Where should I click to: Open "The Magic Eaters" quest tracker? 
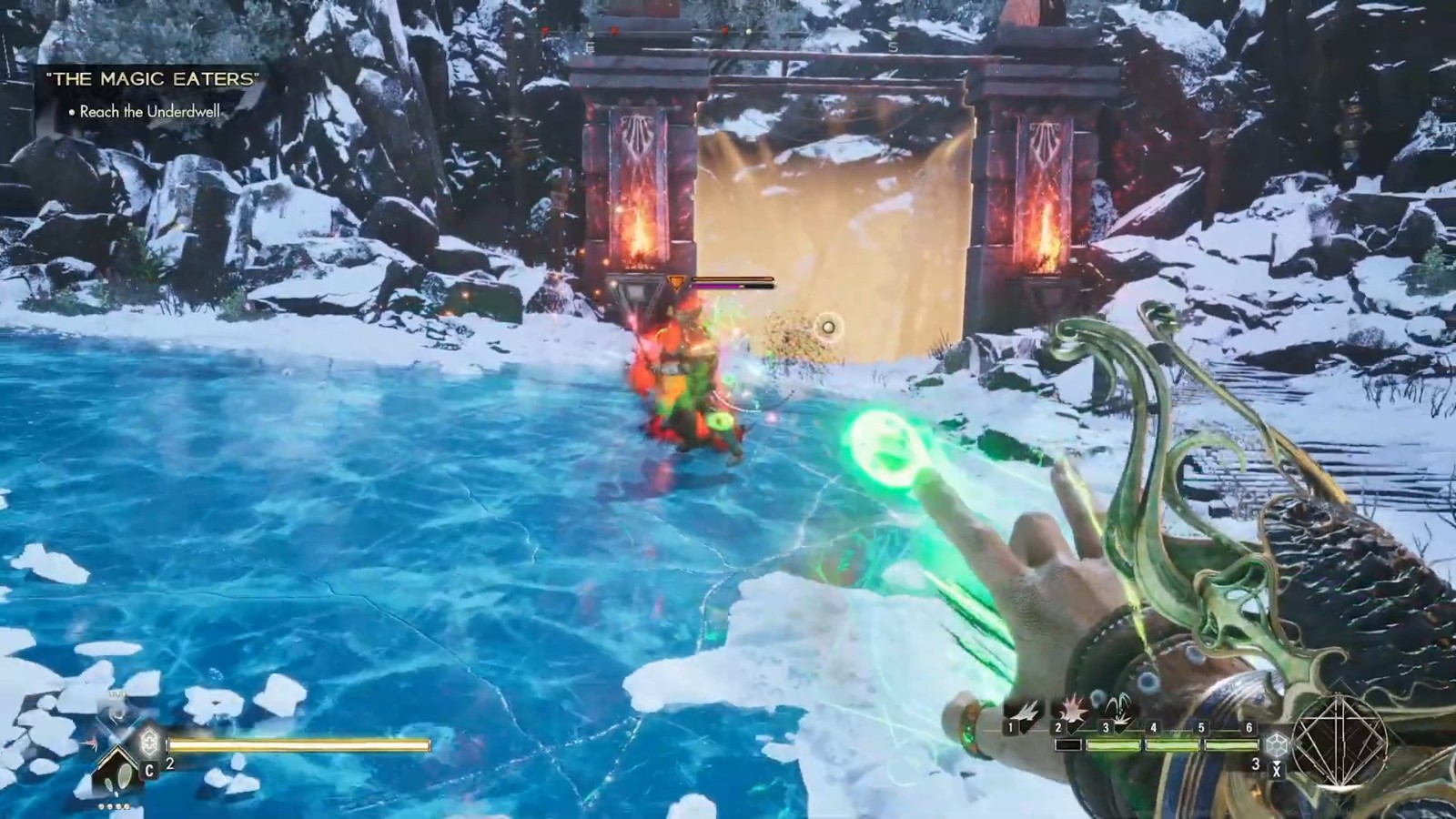(152, 79)
